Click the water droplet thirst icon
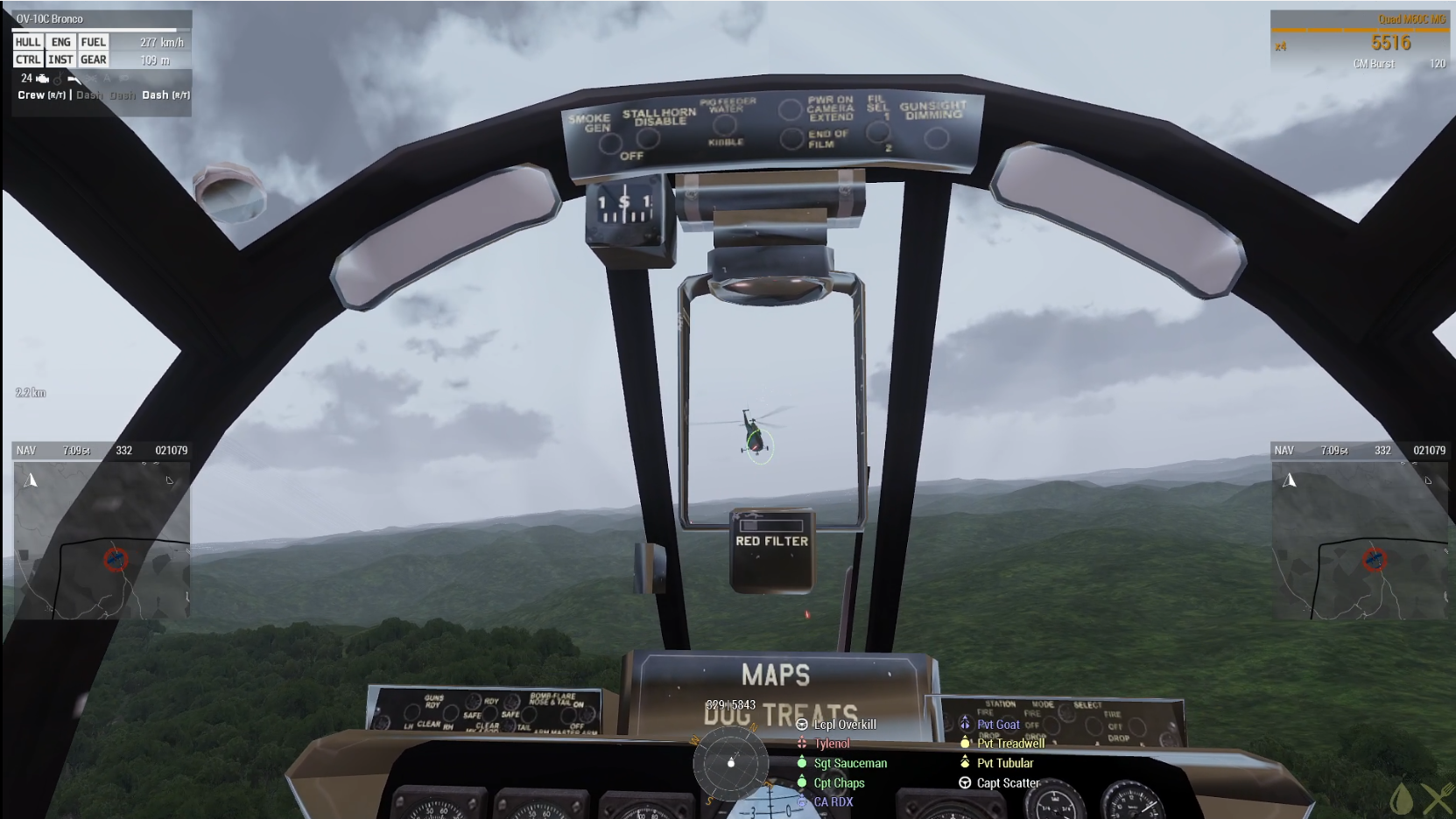The image size is (1456, 819). pyautogui.click(x=1402, y=800)
